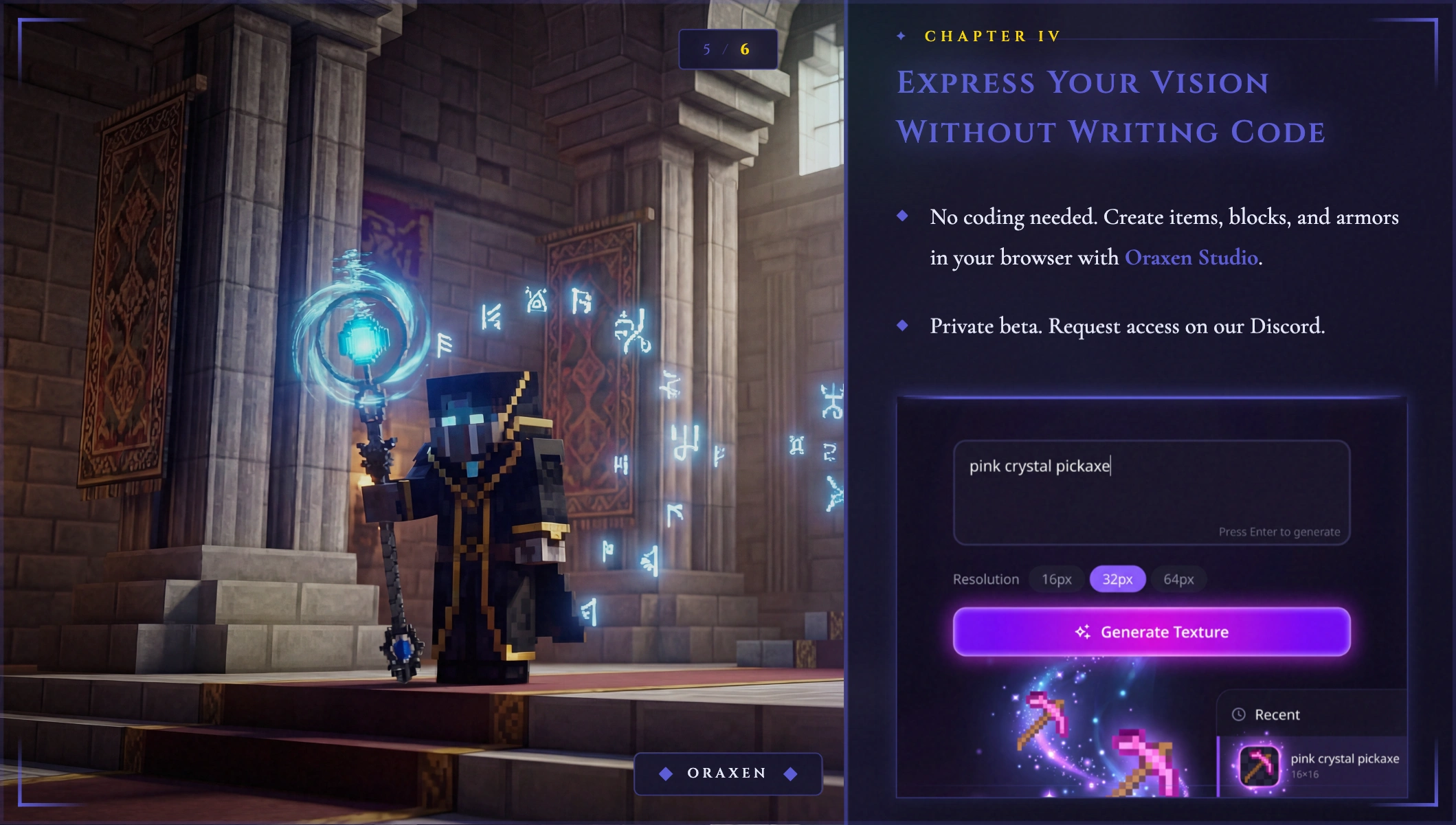Click the Generate Texture button
The image size is (1456, 825).
(1152, 632)
